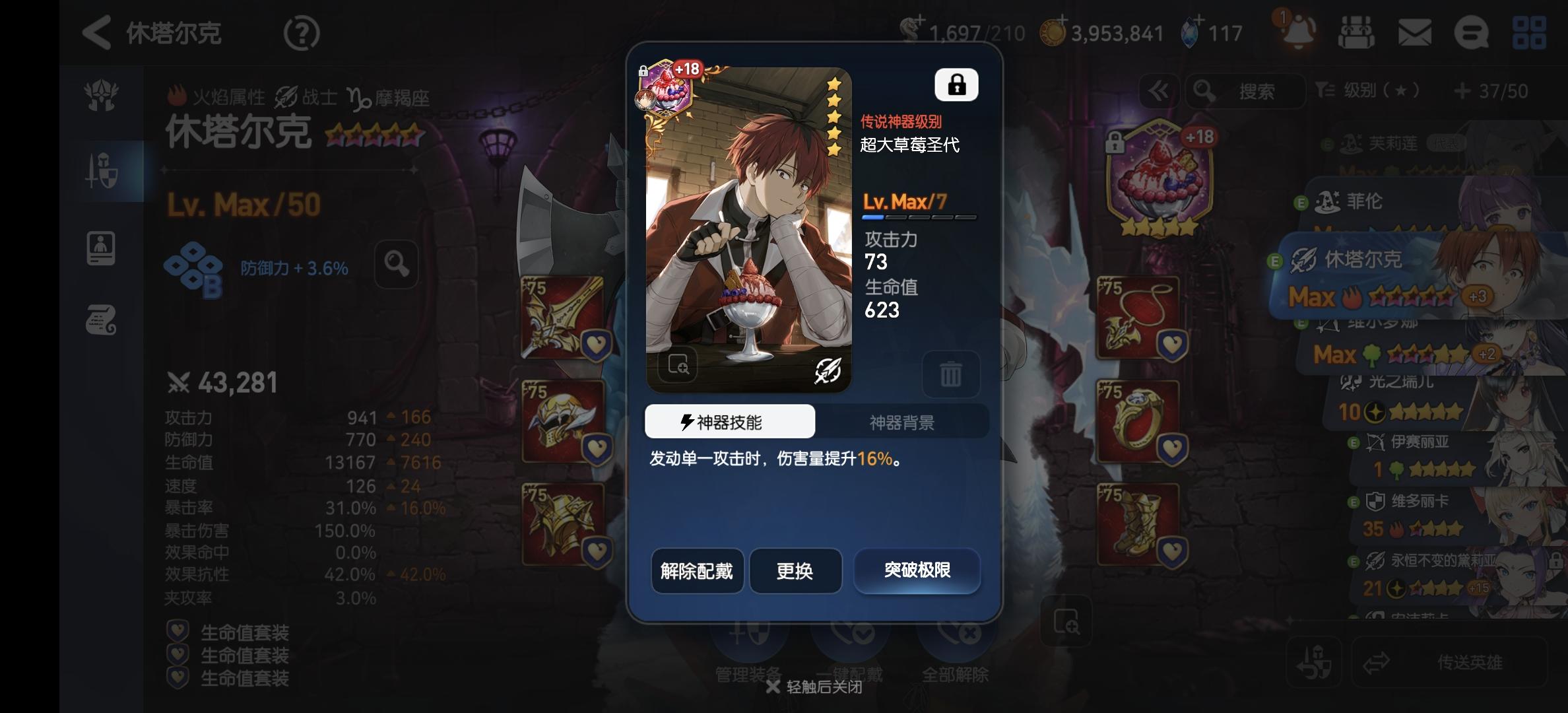Viewport: 1568px width, 713px height.
Task: Tap the trash icon to discard the artifact
Action: tap(952, 375)
